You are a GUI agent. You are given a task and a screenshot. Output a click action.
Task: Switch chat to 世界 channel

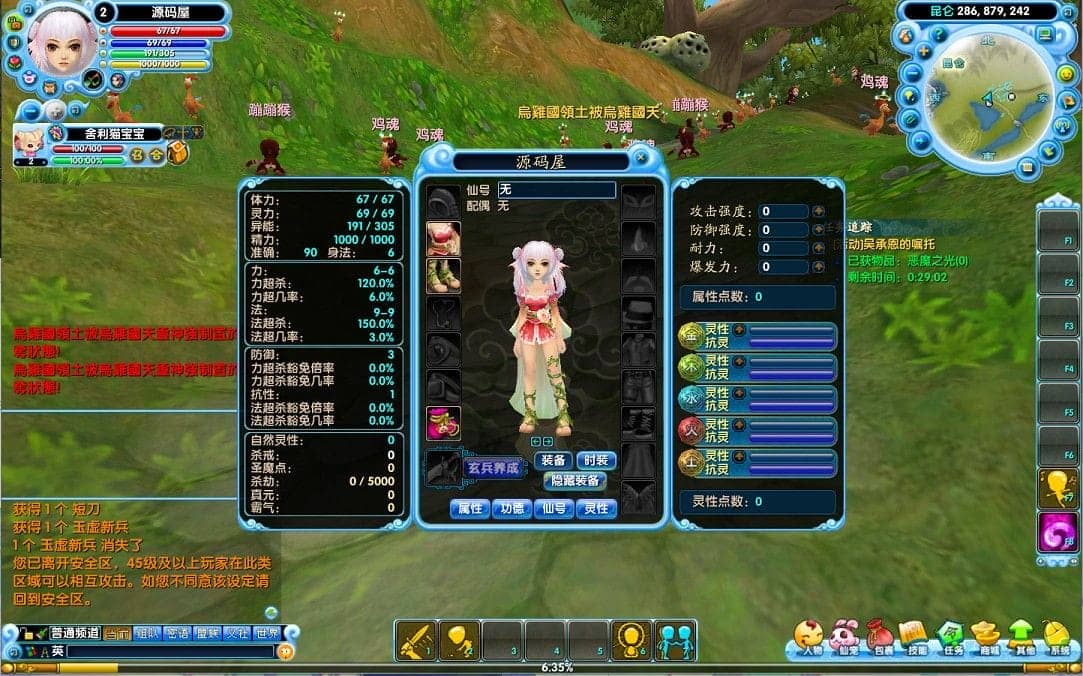[x=267, y=633]
